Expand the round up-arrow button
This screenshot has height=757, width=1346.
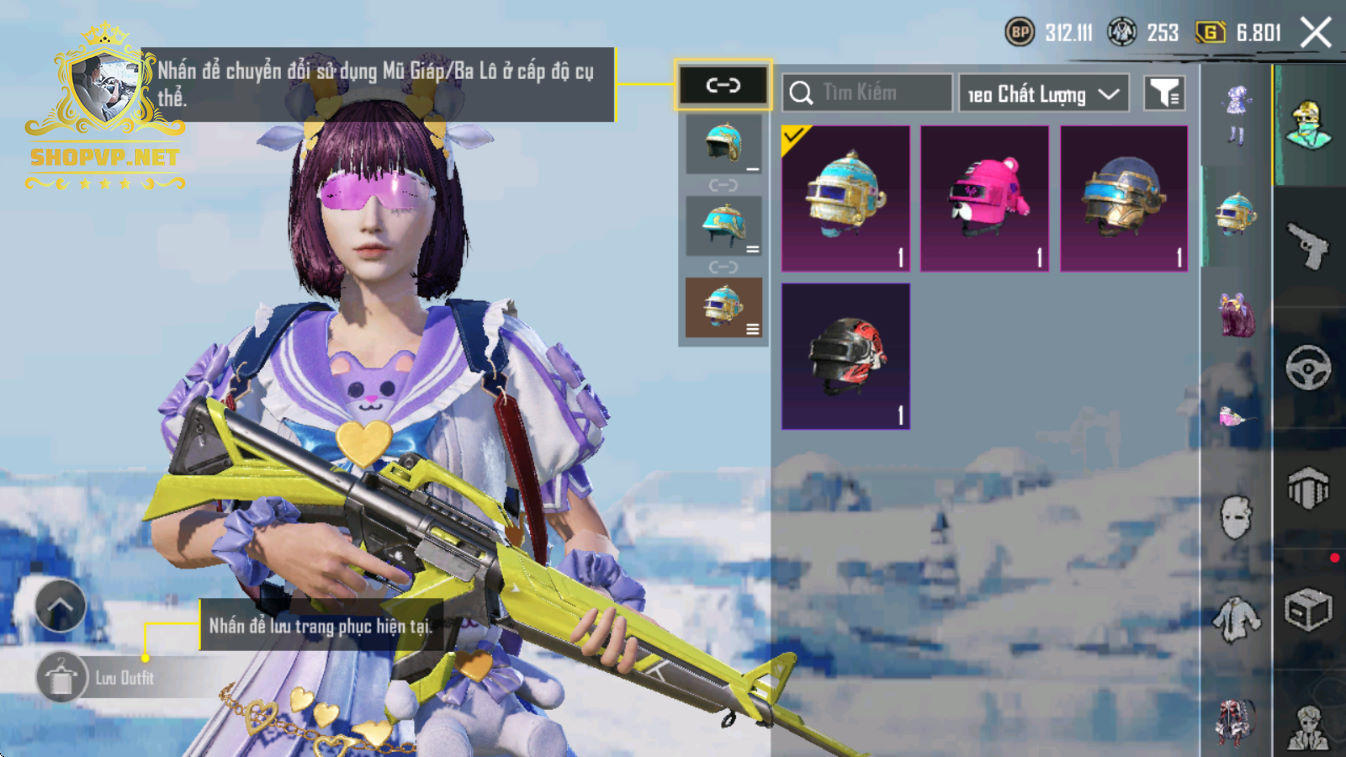tap(60, 605)
